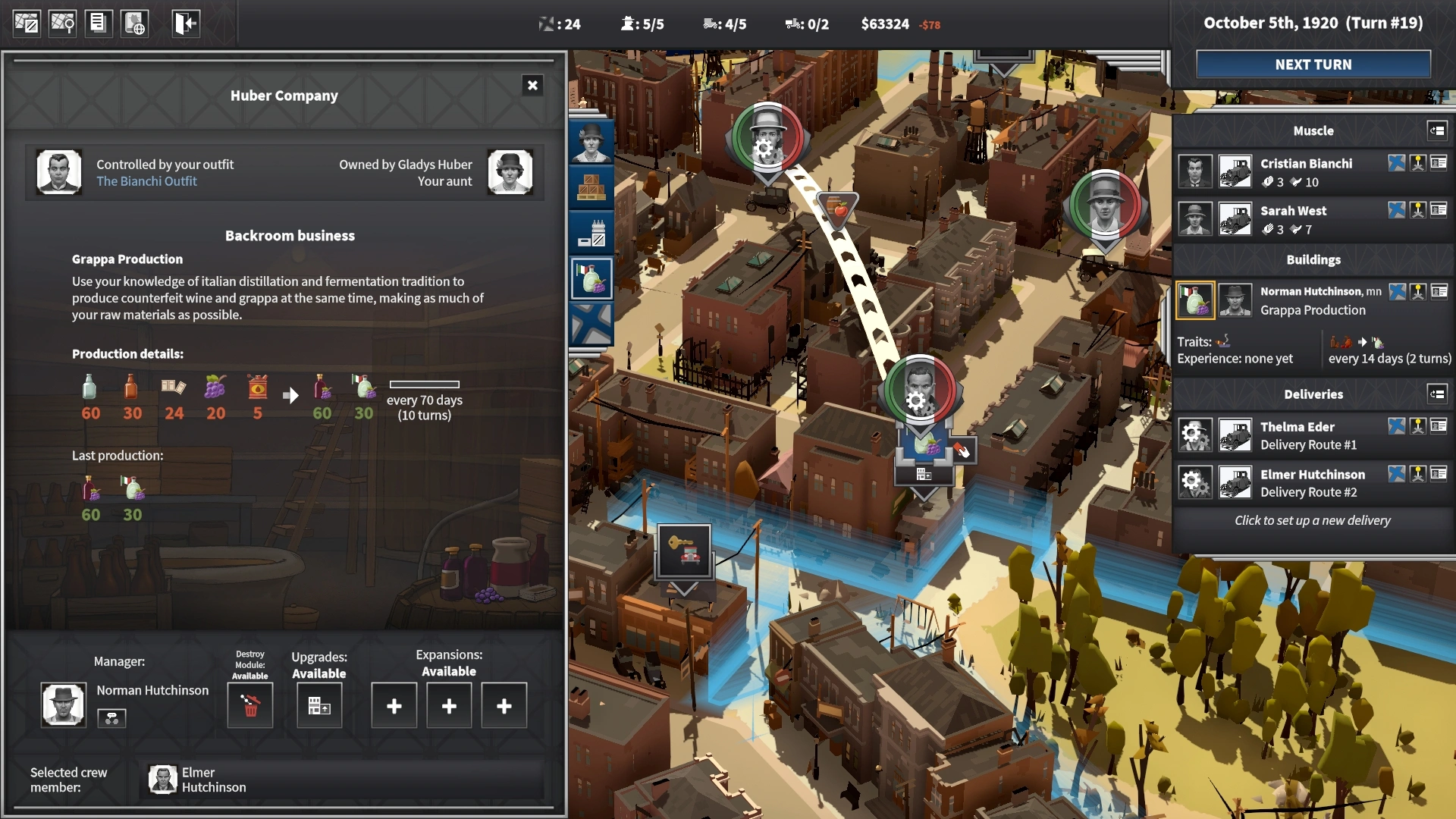Destroy the Grappa Production module
Viewport: 1456px width, 819px height.
coord(250,705)
